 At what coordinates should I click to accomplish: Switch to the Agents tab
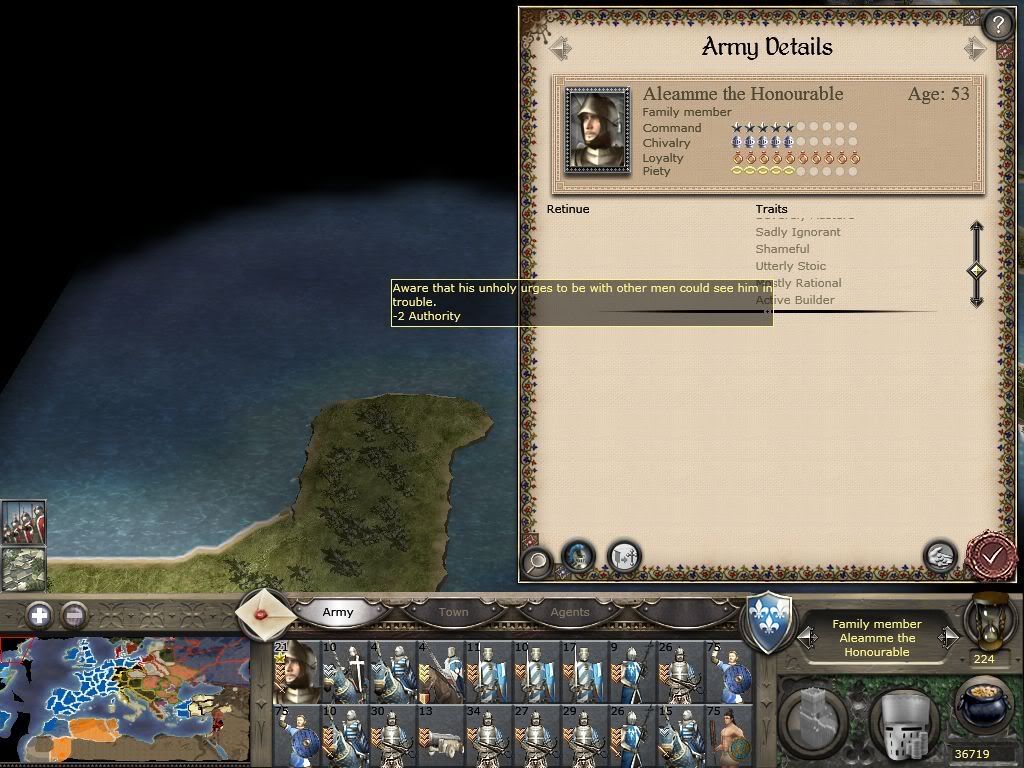click(x=570, y=612)
